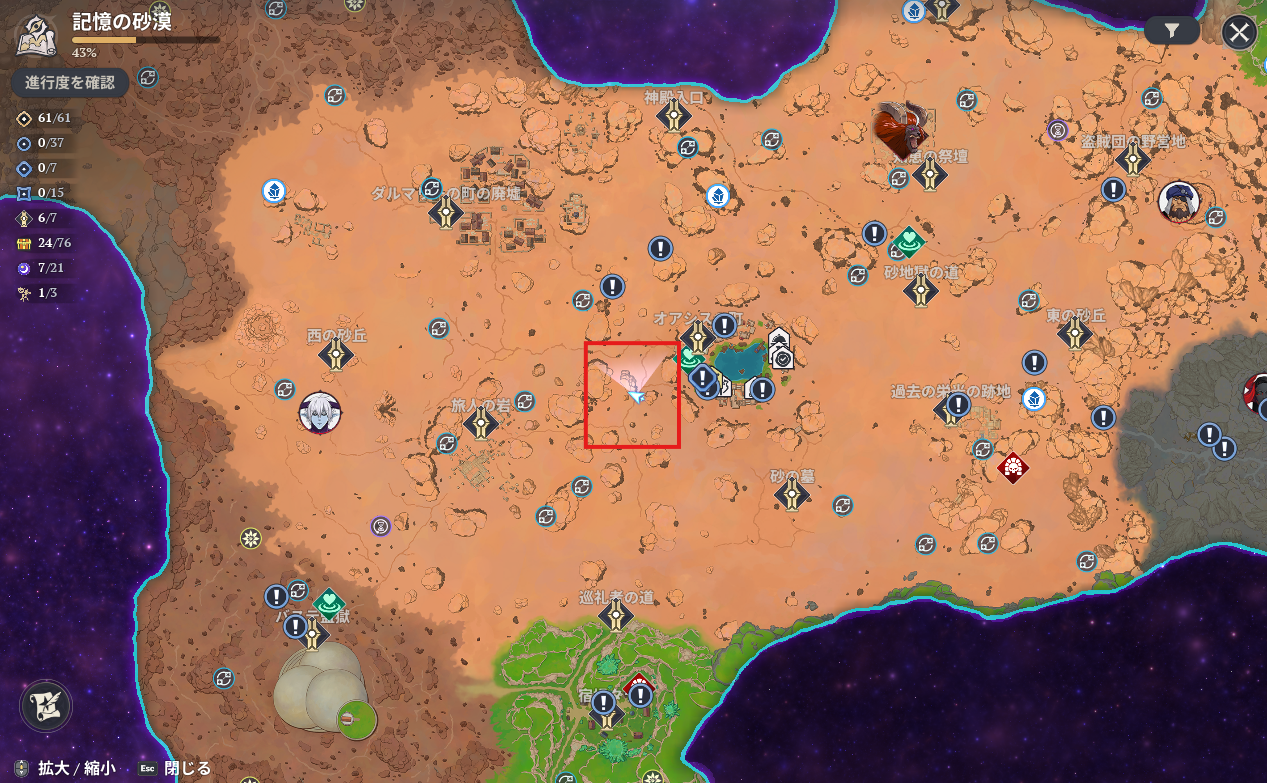Choose the 巡礼者の道 travel point marker
Screen dimensions: 1267x783
[x=615, y=615]
